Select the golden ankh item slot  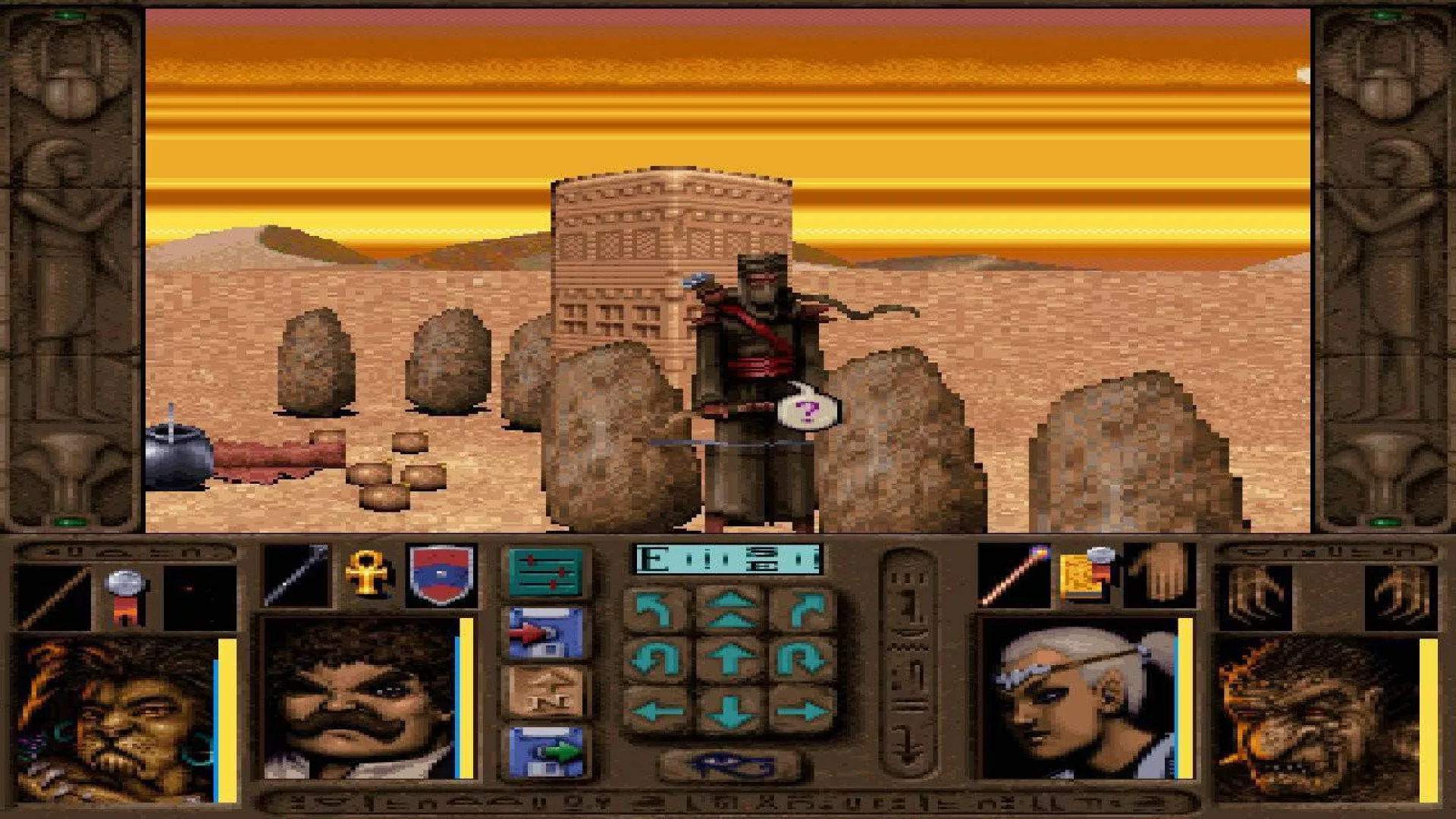coord(366,575)
